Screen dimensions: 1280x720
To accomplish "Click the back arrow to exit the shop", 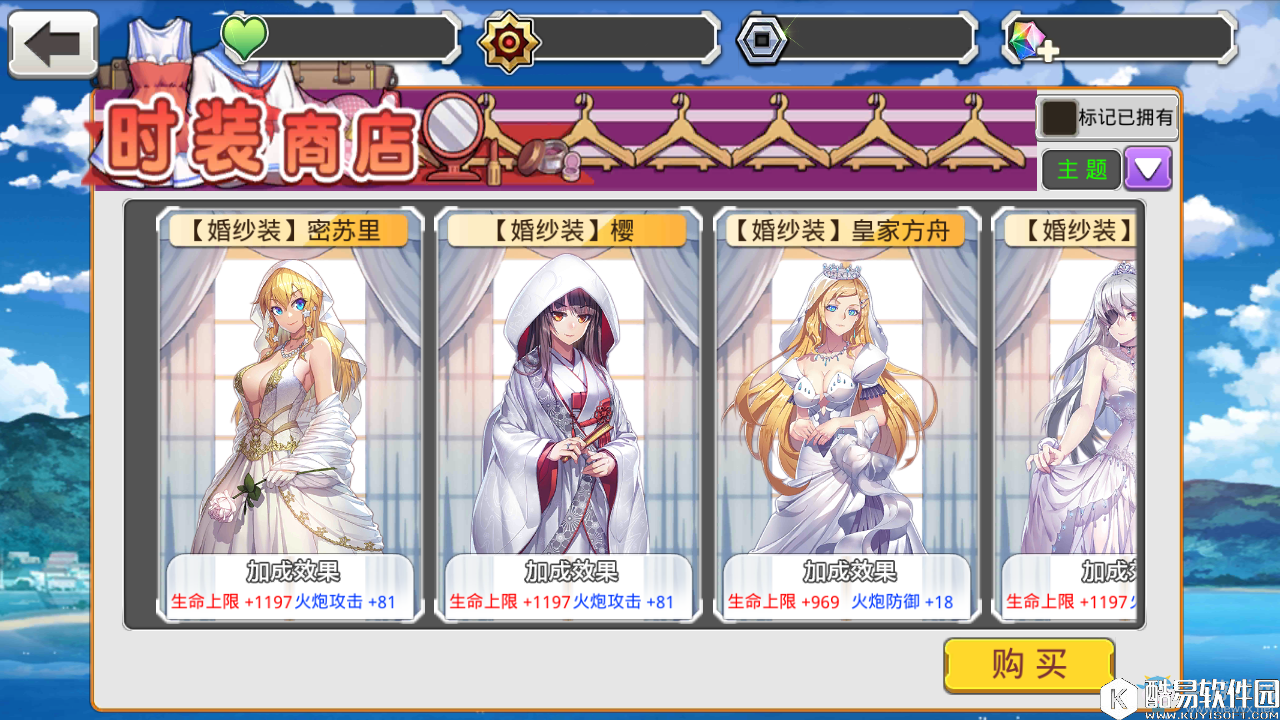I will [52, 42].
